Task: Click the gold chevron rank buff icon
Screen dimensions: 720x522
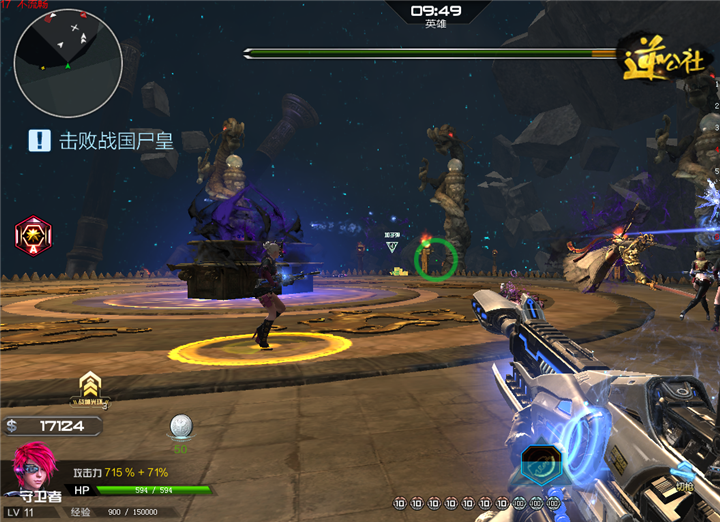Action: [90, 388]
